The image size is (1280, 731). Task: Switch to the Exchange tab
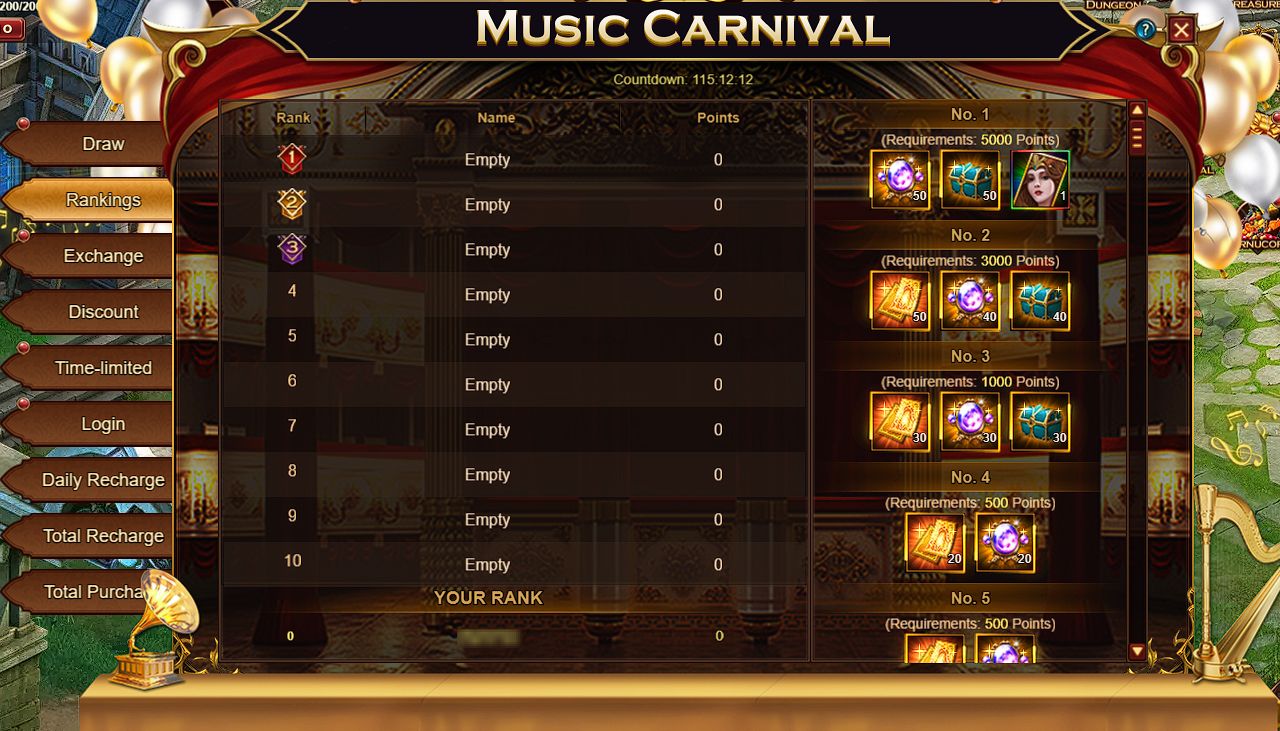(x=103, y=256)
